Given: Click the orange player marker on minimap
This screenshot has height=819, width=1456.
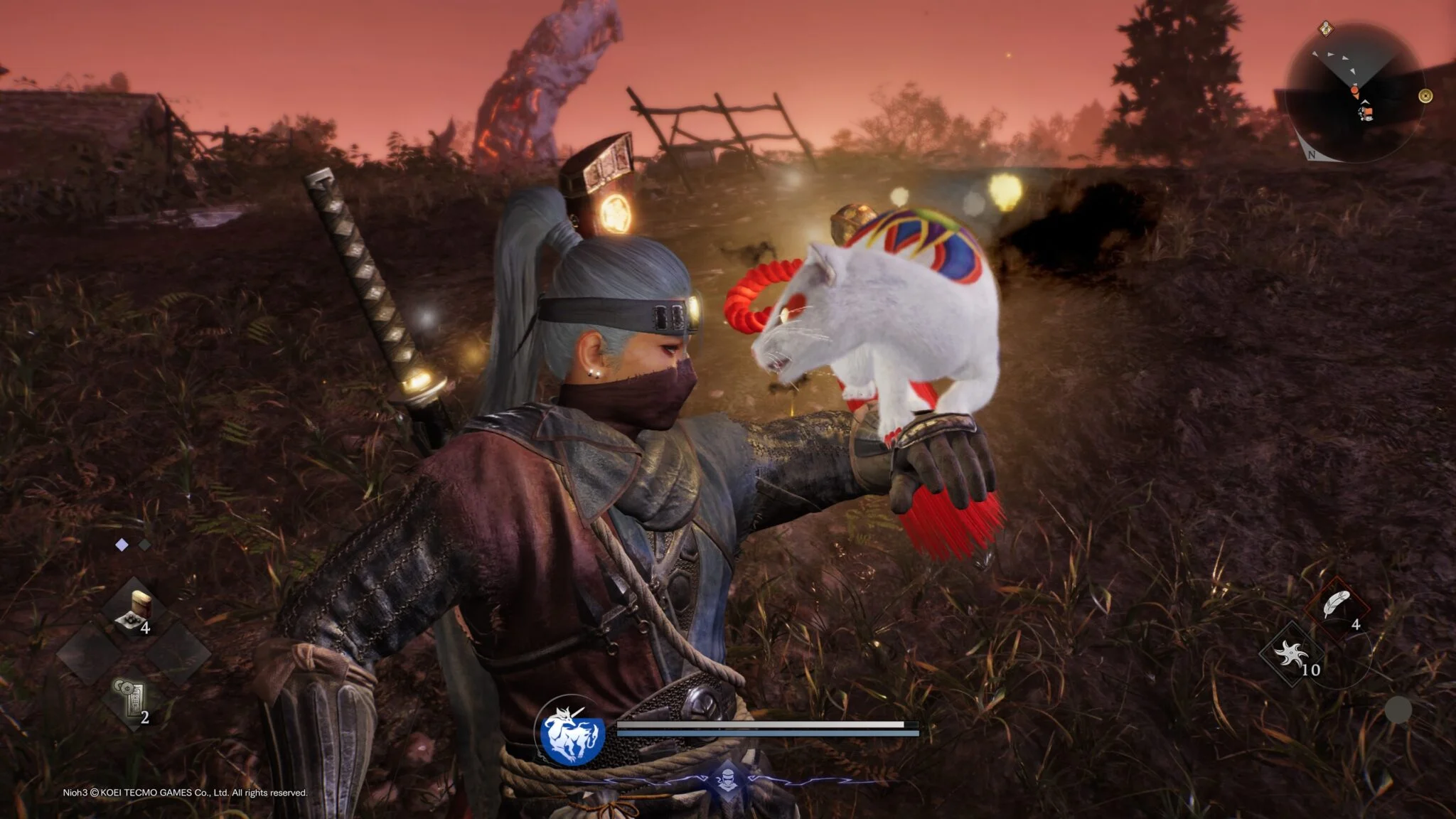Looking at the screenshot, I should pos(1356,91).
